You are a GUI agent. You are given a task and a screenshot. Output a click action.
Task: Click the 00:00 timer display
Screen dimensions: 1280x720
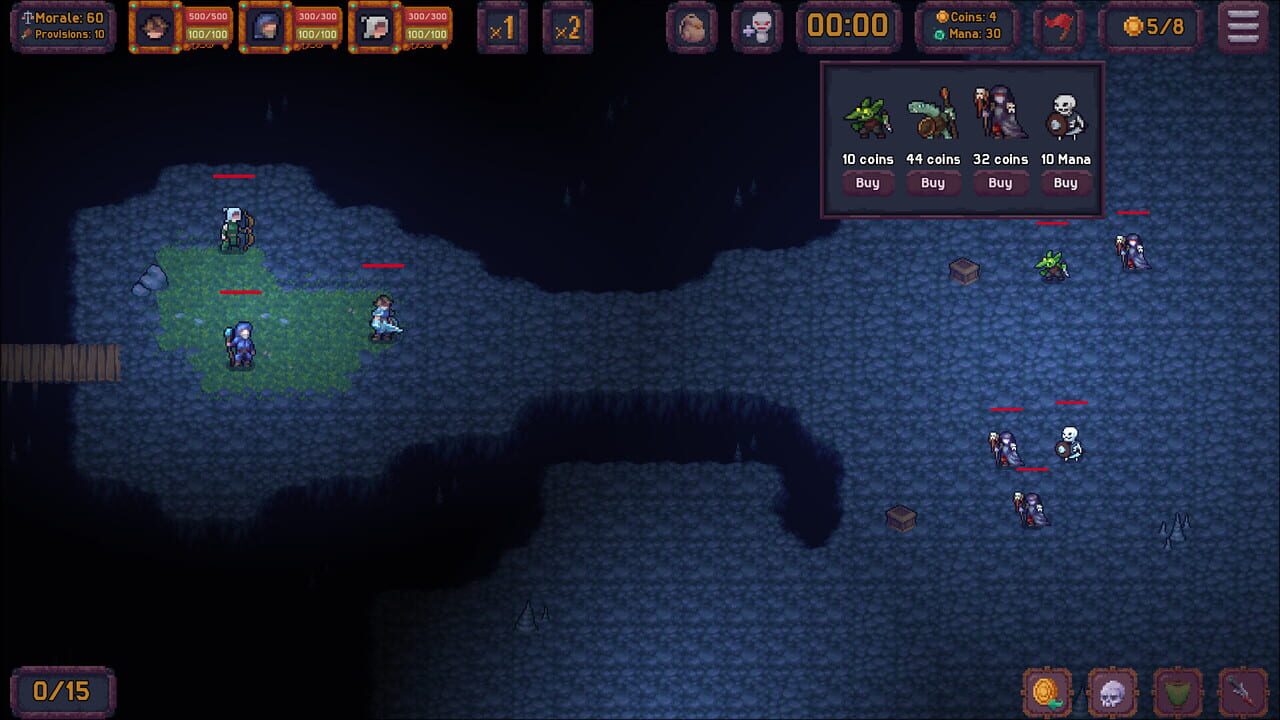pyautogui.click(x=848, y=27)
